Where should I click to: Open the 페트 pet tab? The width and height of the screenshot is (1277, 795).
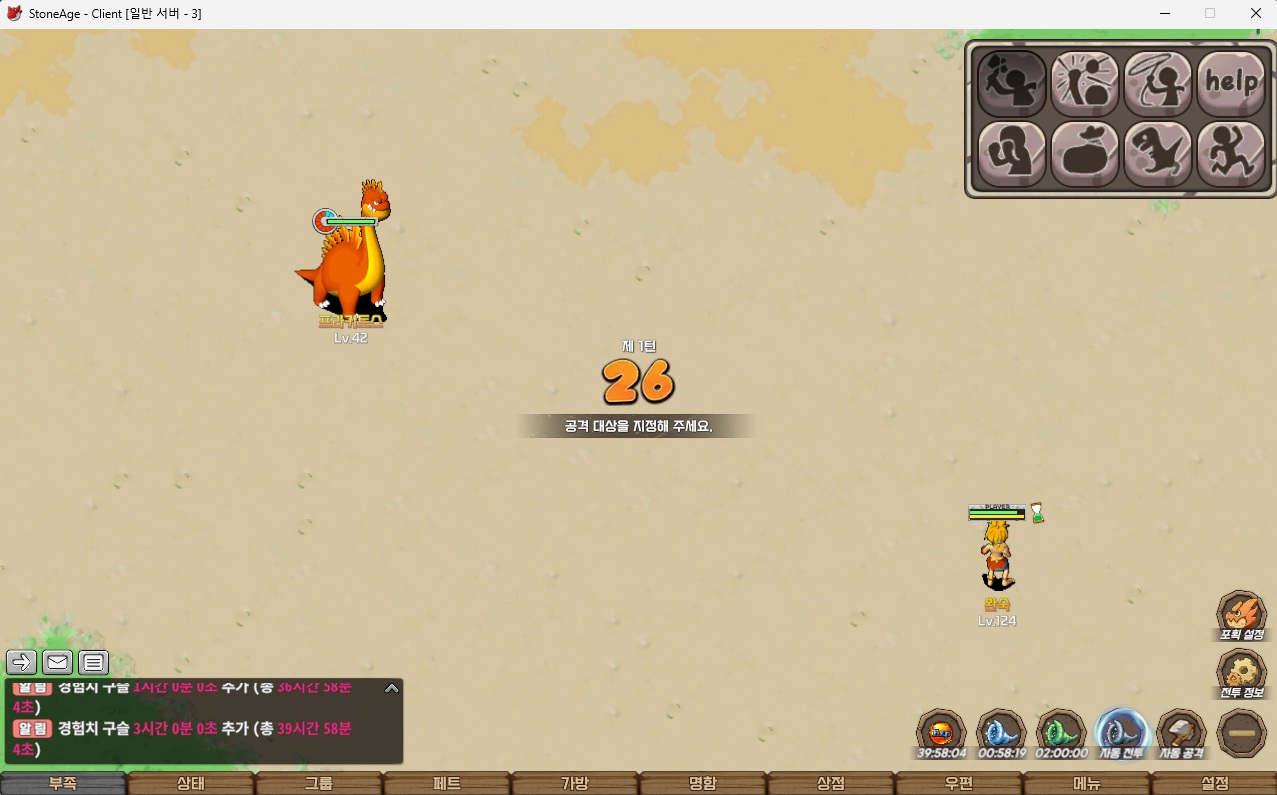click(x=446, y=783)
